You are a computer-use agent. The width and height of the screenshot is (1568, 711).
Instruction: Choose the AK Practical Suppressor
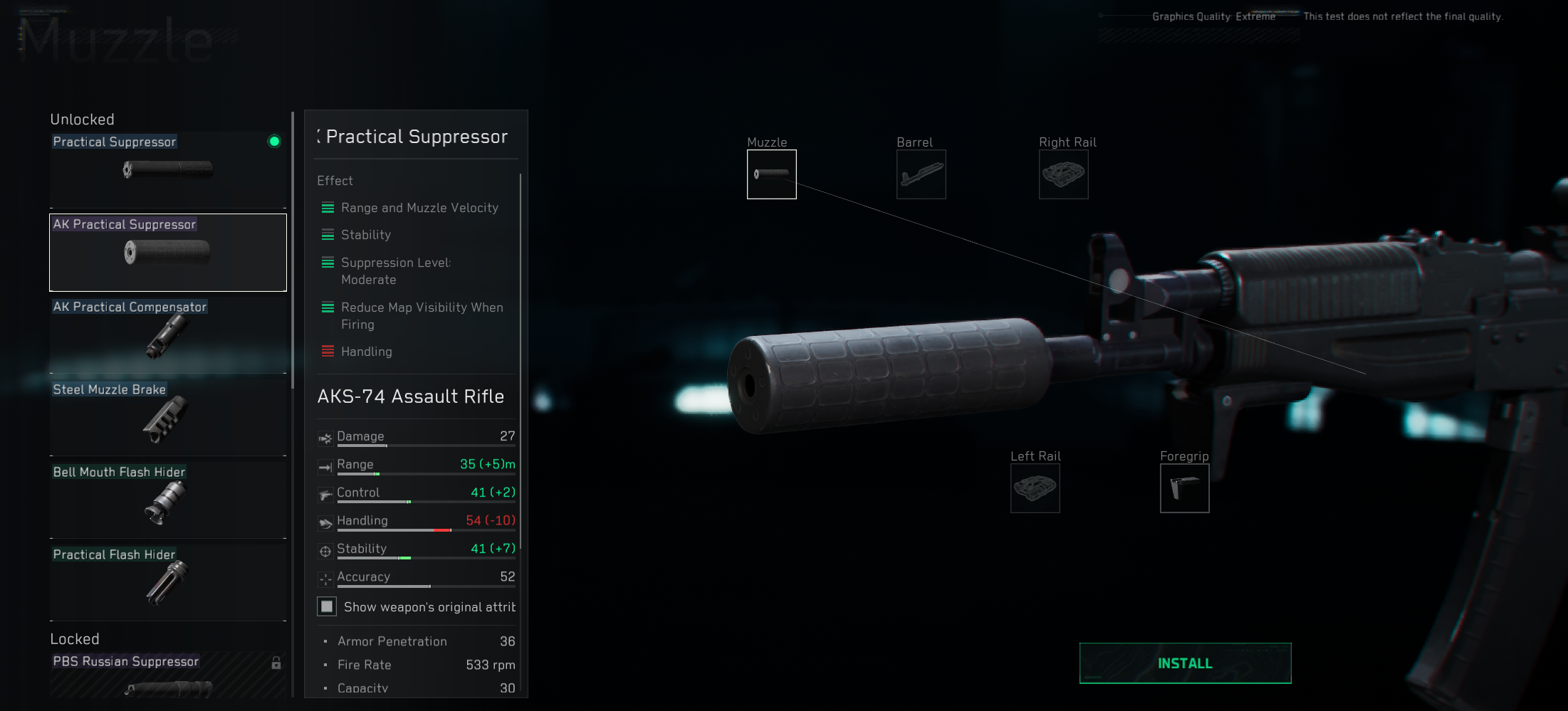point(168,252)
